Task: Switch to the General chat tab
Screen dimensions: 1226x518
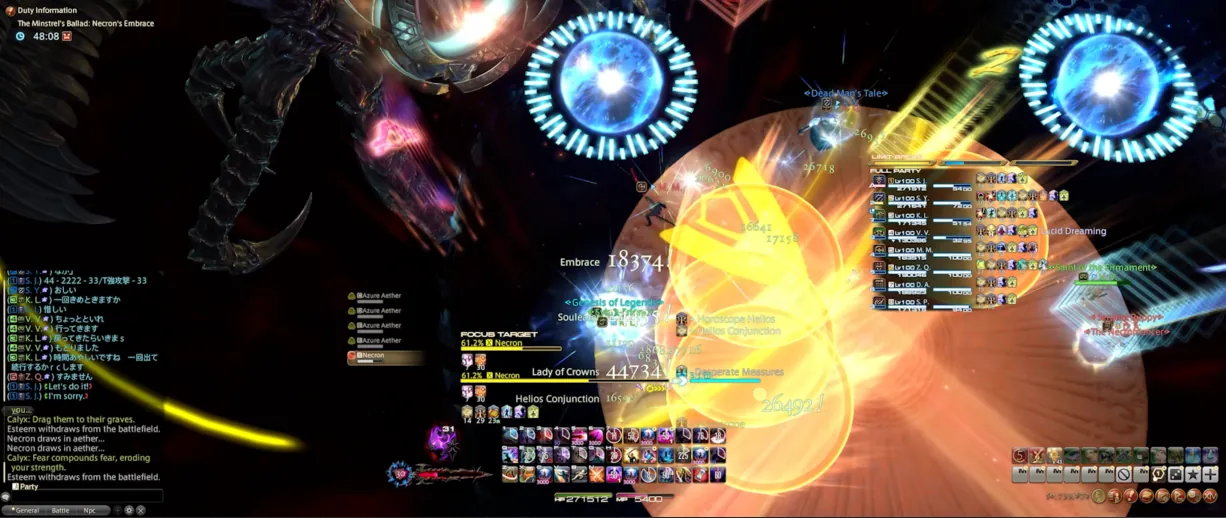Action: 26,510
